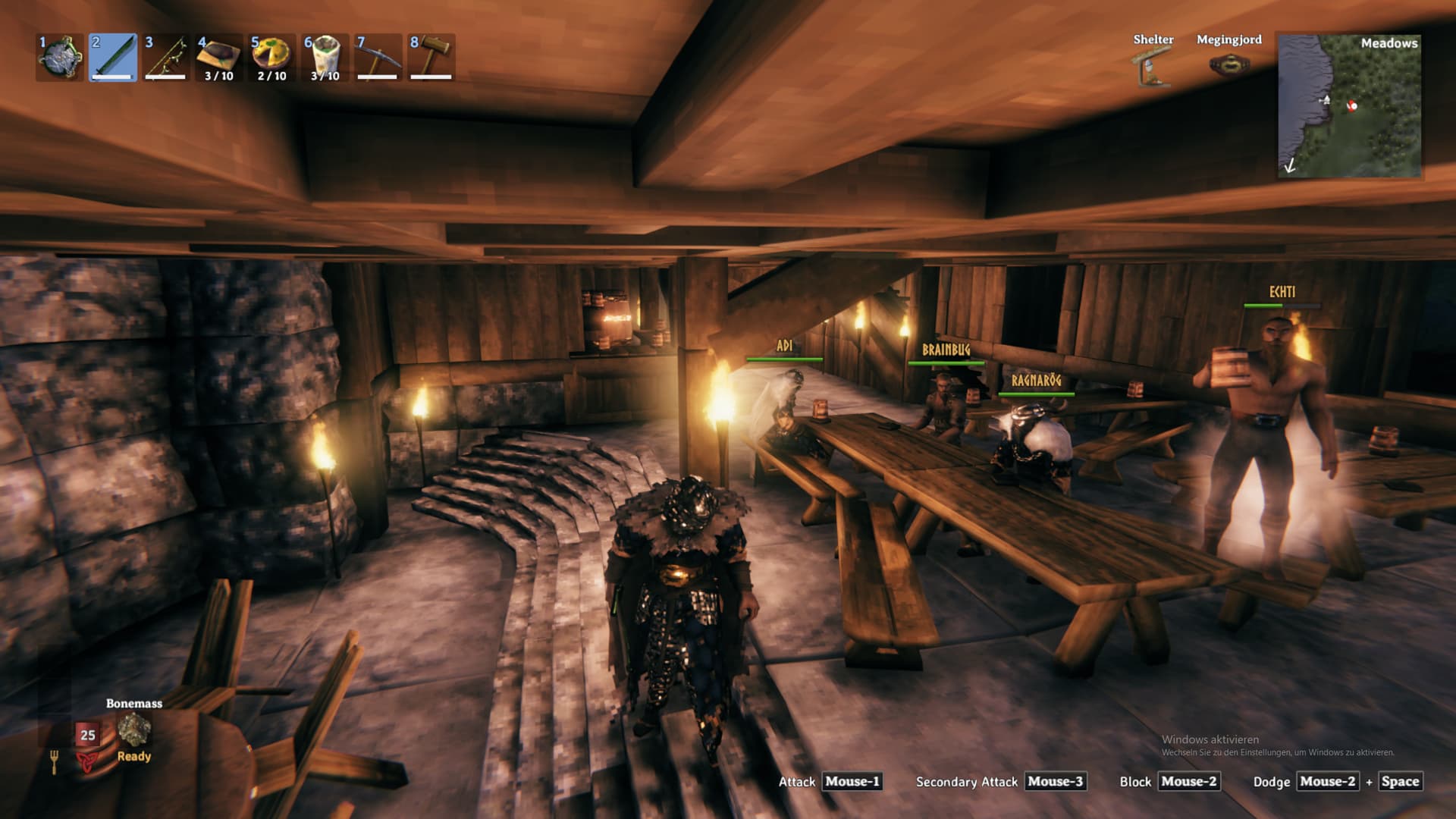Click the Shelter status effect icon

(1153, 67)
